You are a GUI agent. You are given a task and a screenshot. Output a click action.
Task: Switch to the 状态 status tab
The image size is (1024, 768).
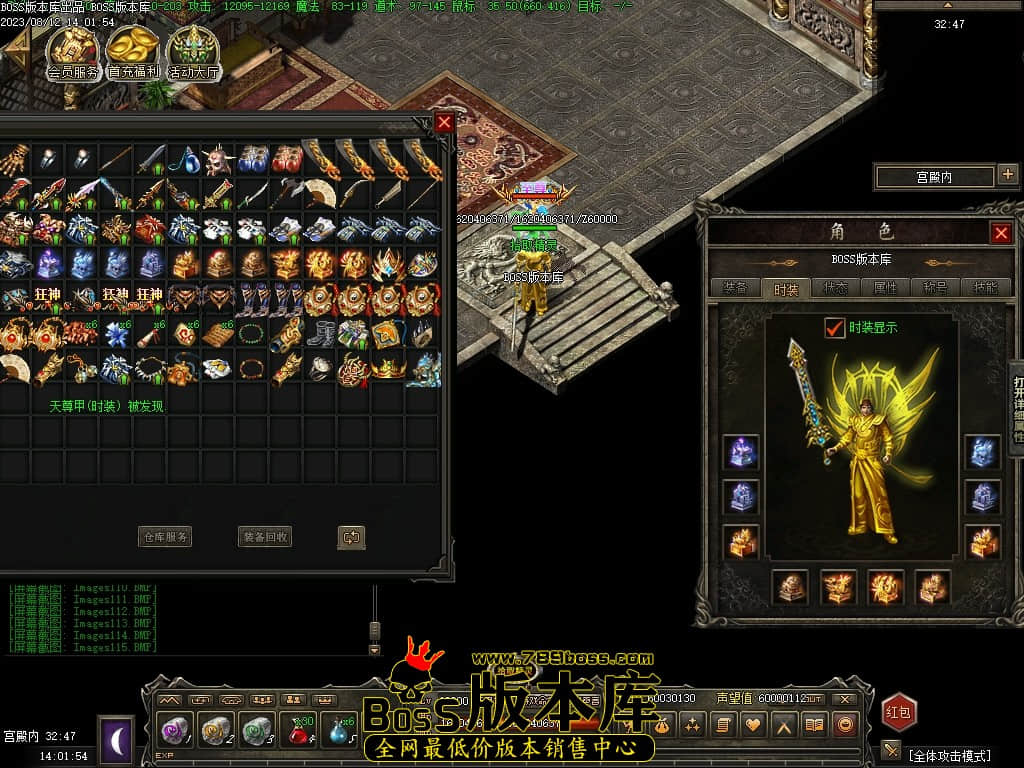tap(835, 288)
